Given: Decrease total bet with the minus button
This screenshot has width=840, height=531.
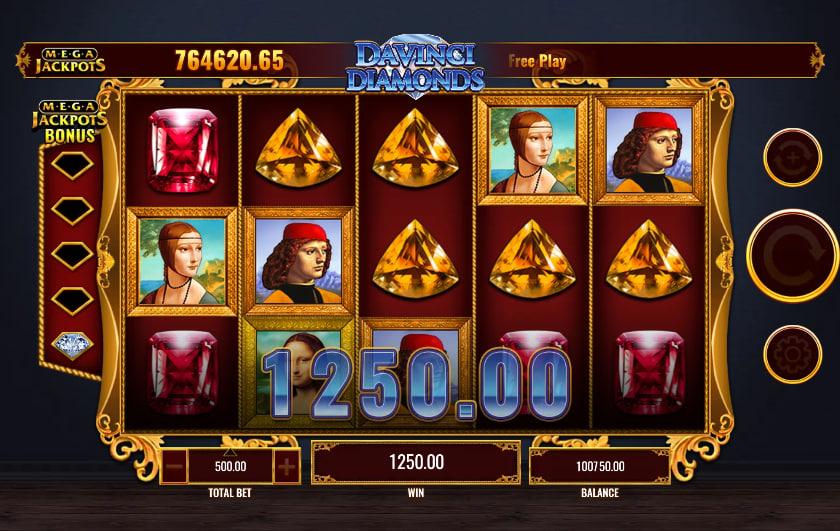Looking at the screenshot, I should (174, 465).
